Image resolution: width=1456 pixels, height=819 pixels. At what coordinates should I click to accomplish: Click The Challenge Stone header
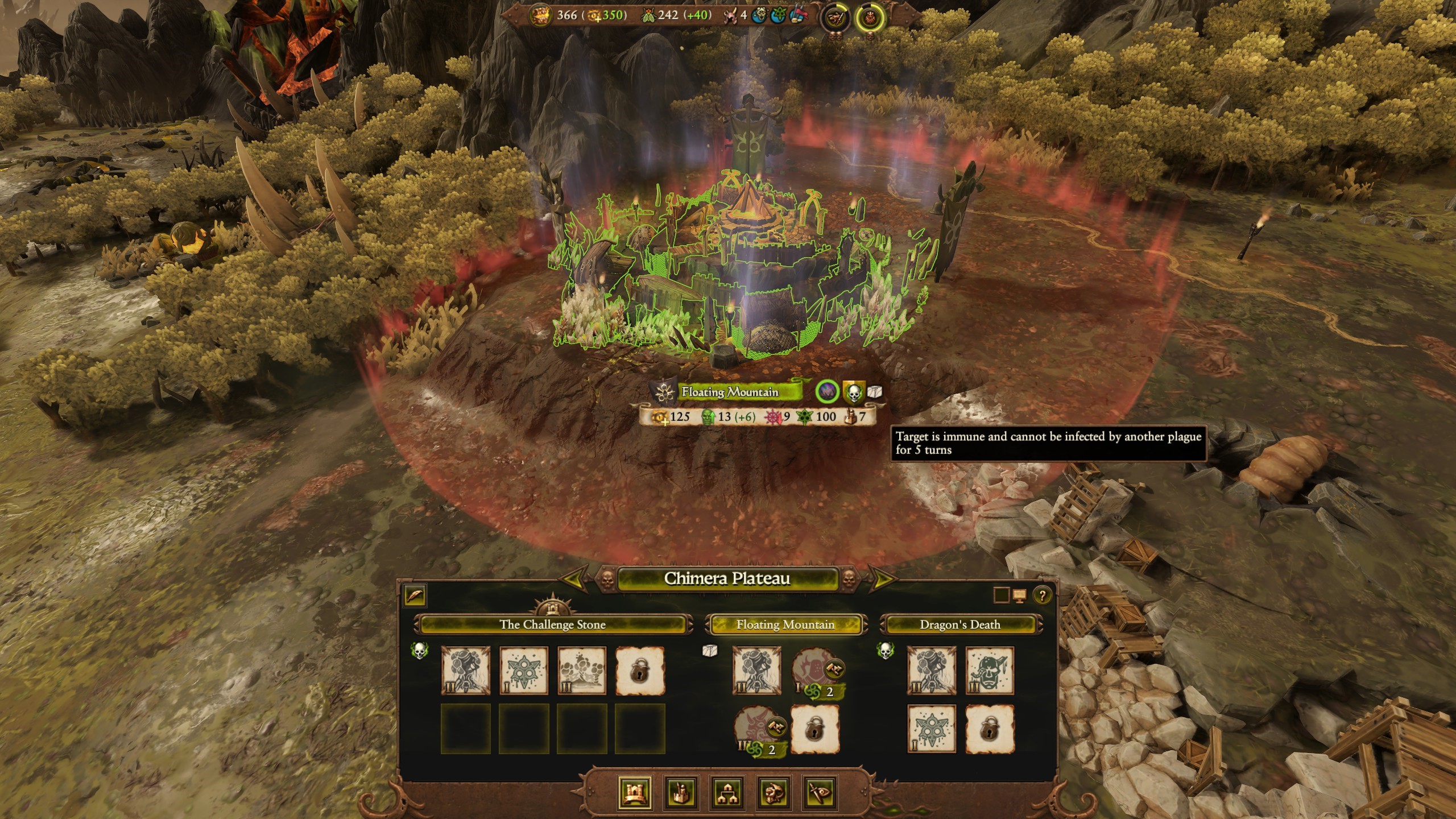[552, 624]
